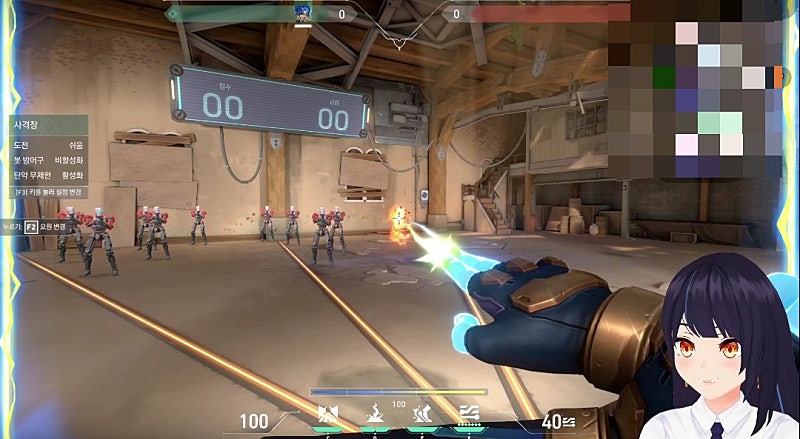The width and height of the screenshot is (800, 439).
Task: Select the 도전 difficulty row
Action: 47,145
